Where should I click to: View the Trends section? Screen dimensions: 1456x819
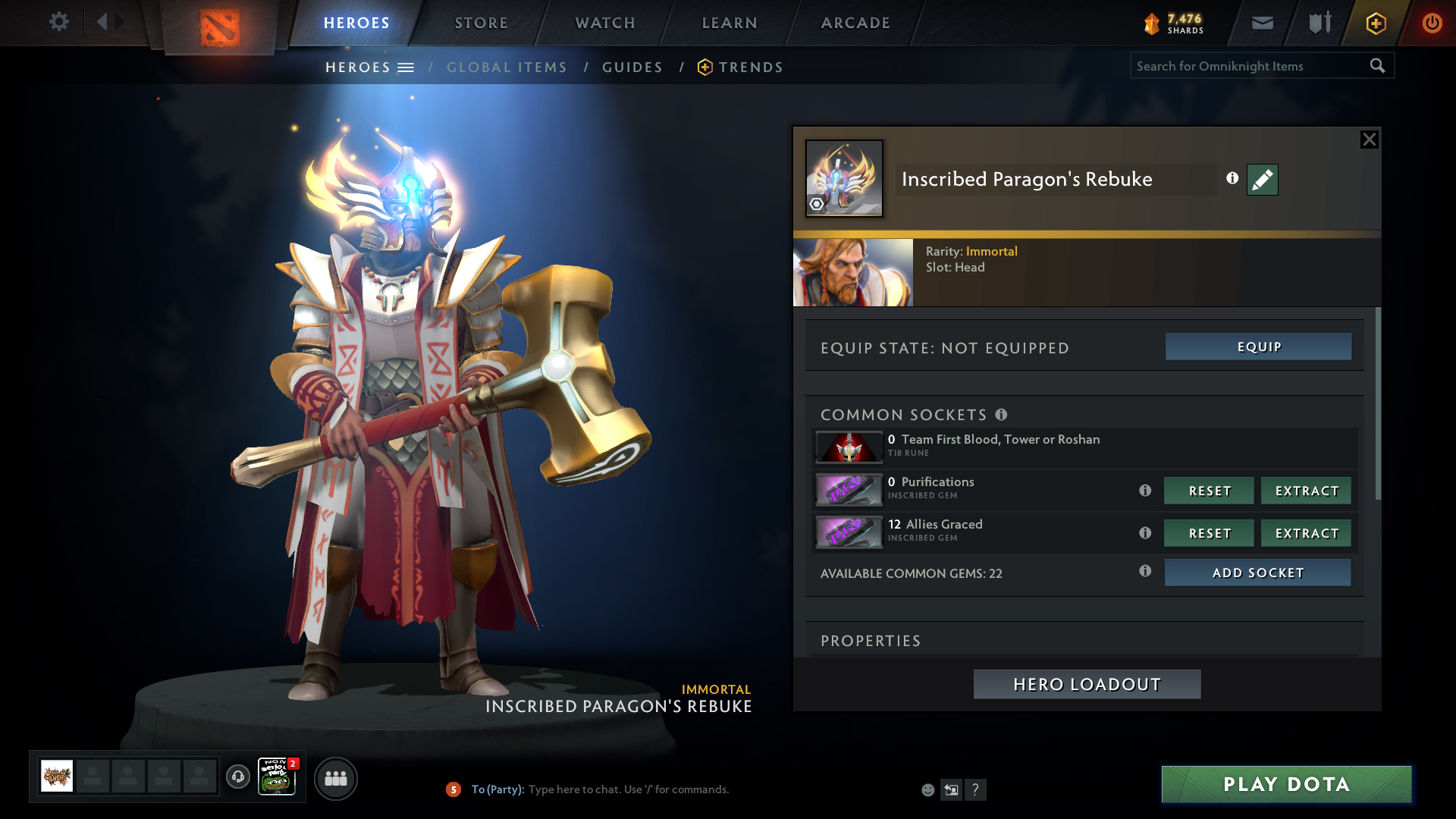[x=750, y=67]
